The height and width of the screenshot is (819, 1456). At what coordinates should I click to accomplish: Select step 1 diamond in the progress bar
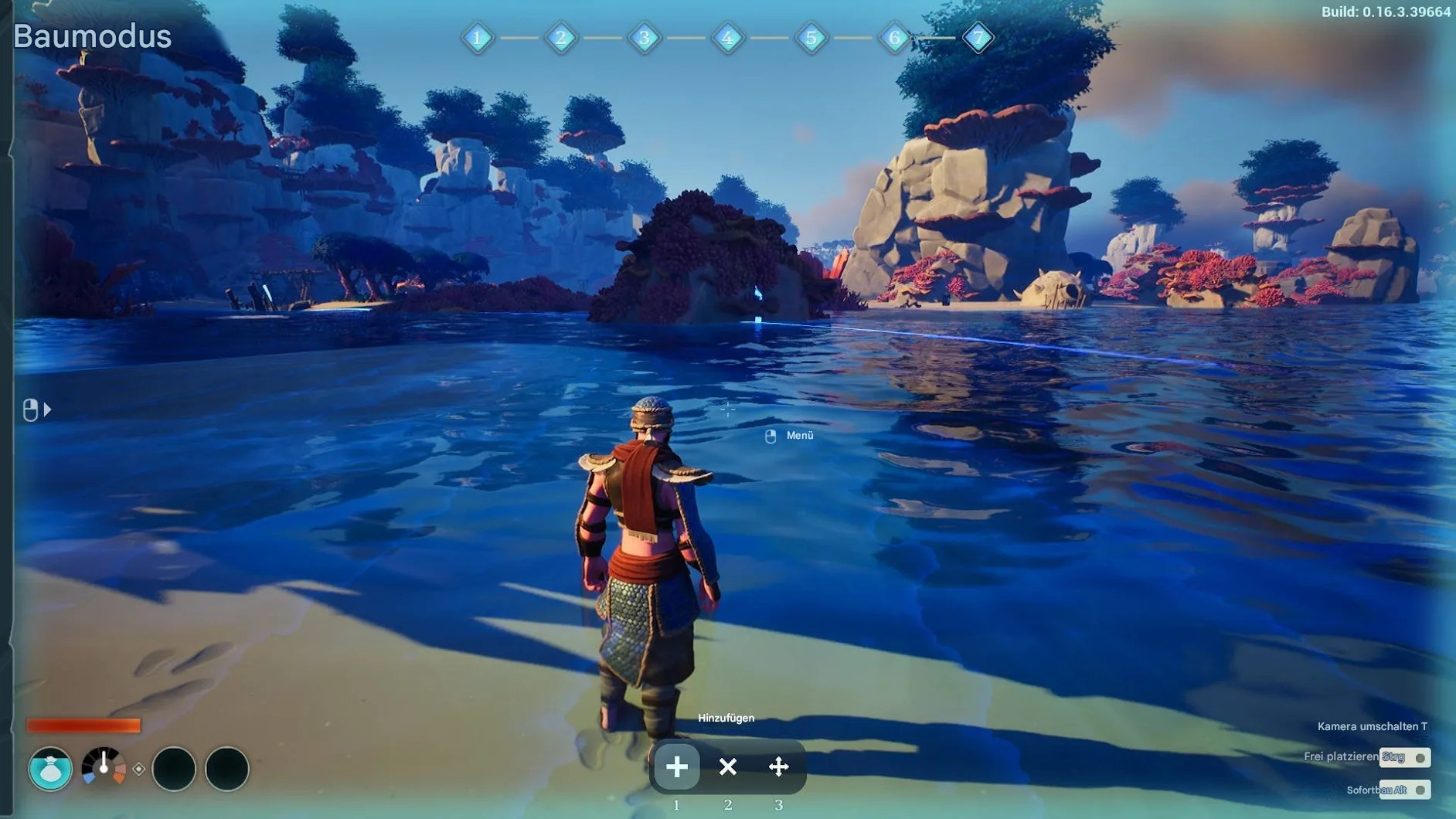tap(477, 37)
